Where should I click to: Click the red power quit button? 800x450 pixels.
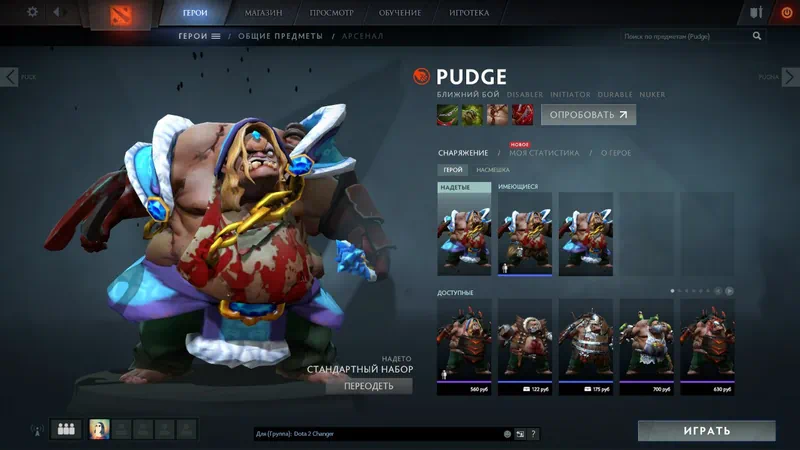(x=784, y=13)
